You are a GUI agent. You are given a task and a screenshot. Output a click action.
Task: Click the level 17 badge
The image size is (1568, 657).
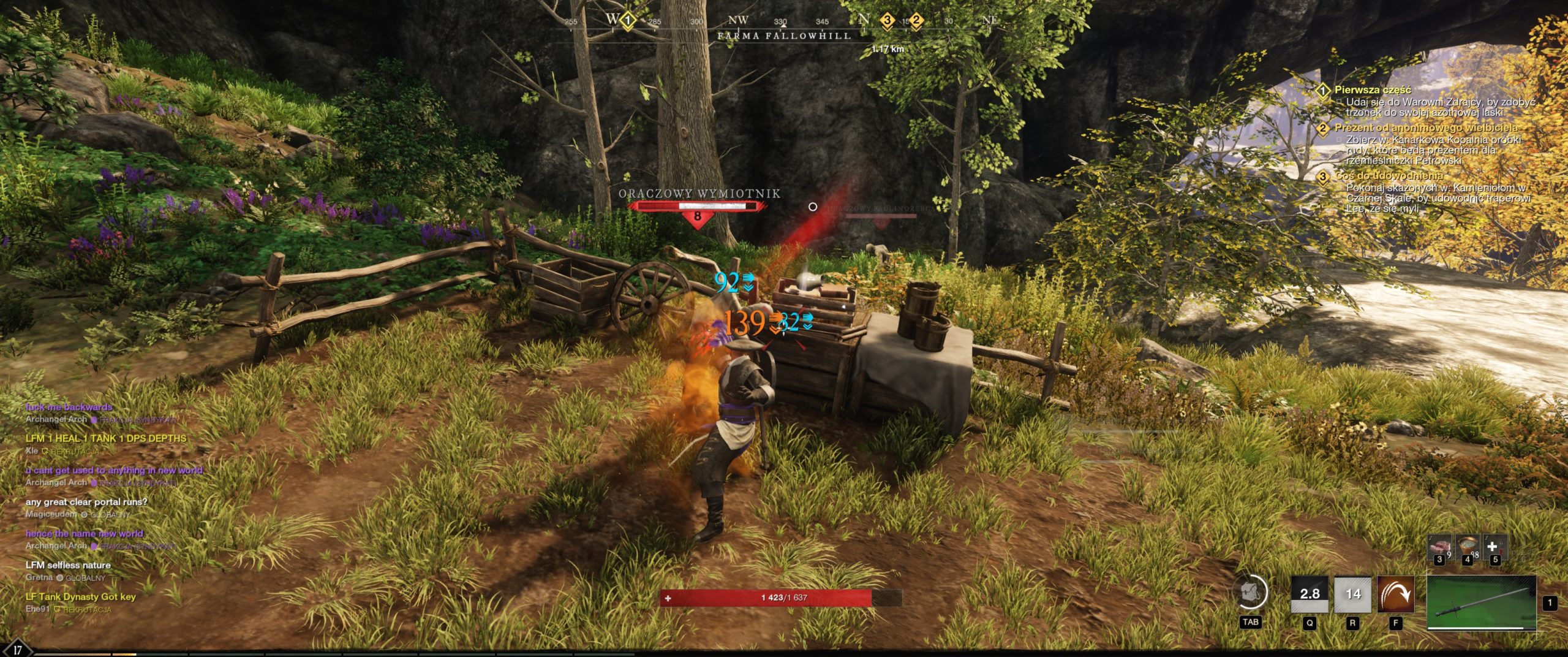pos(17,650)
